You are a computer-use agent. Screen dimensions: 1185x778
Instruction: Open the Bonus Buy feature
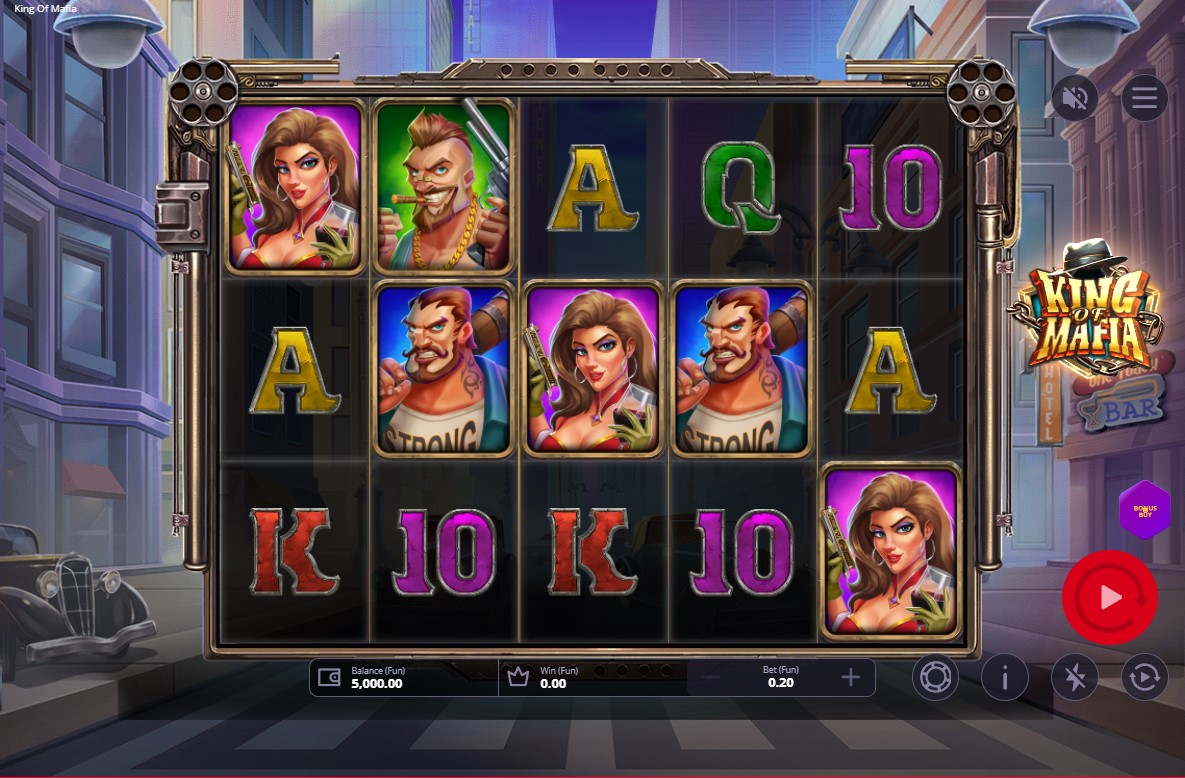(1144, 509)
